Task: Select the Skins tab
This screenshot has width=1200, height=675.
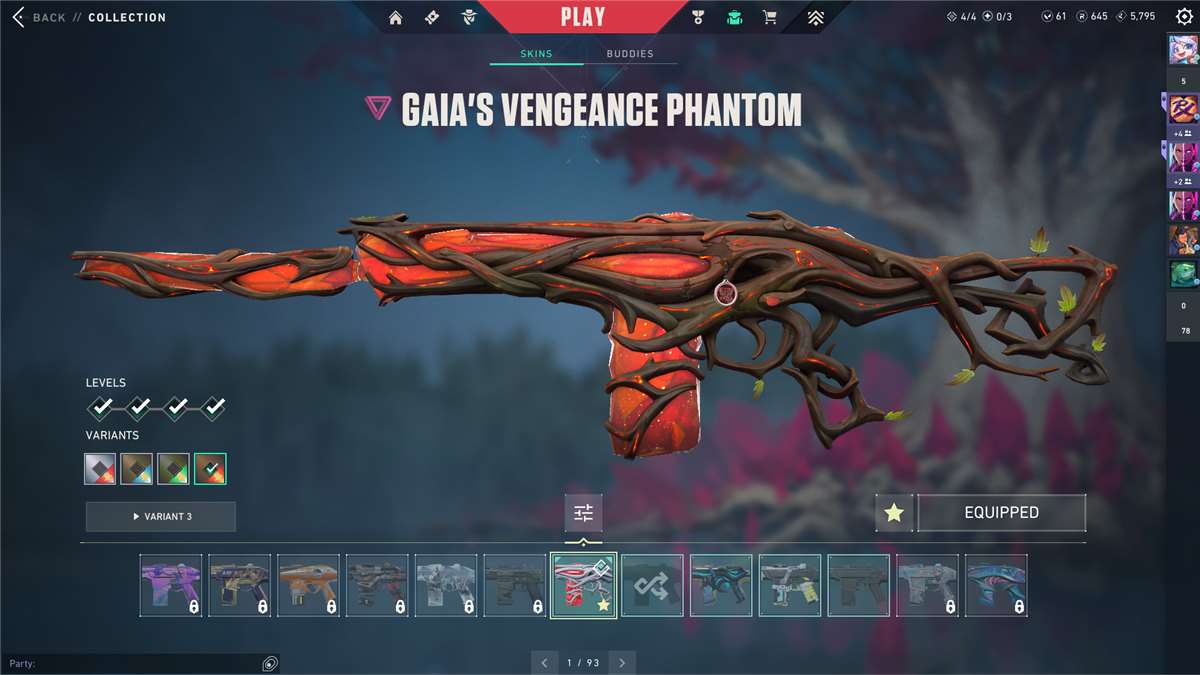Action: pyautogui.click(x=536, y=53)
